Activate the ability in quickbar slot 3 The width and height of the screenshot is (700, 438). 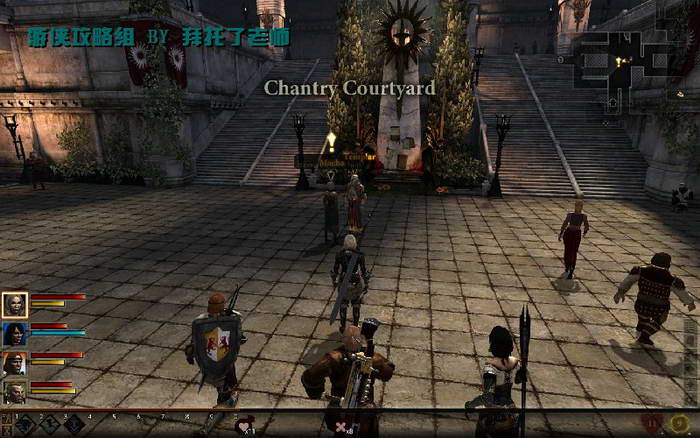click(74, 425)
